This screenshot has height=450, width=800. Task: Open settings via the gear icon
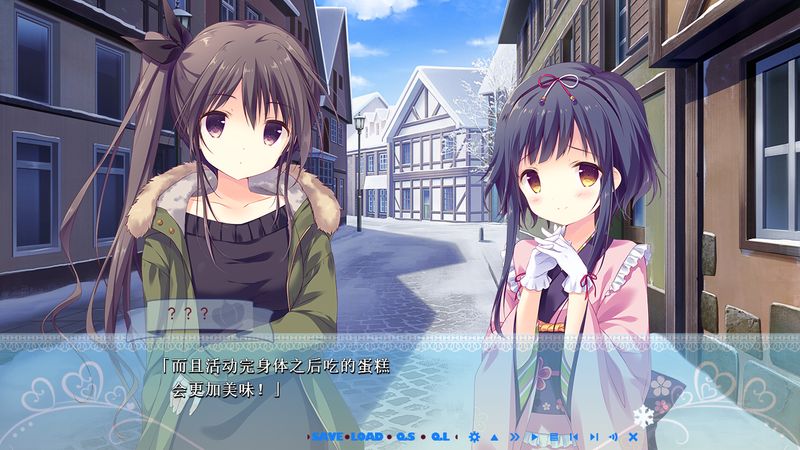pos(474,437)
